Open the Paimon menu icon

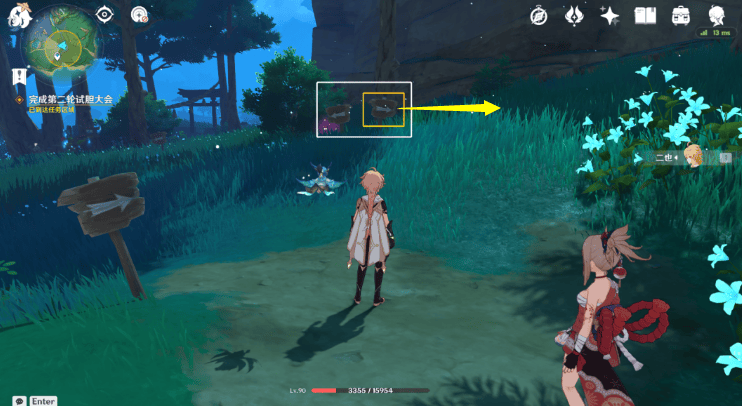click(17, 15)
